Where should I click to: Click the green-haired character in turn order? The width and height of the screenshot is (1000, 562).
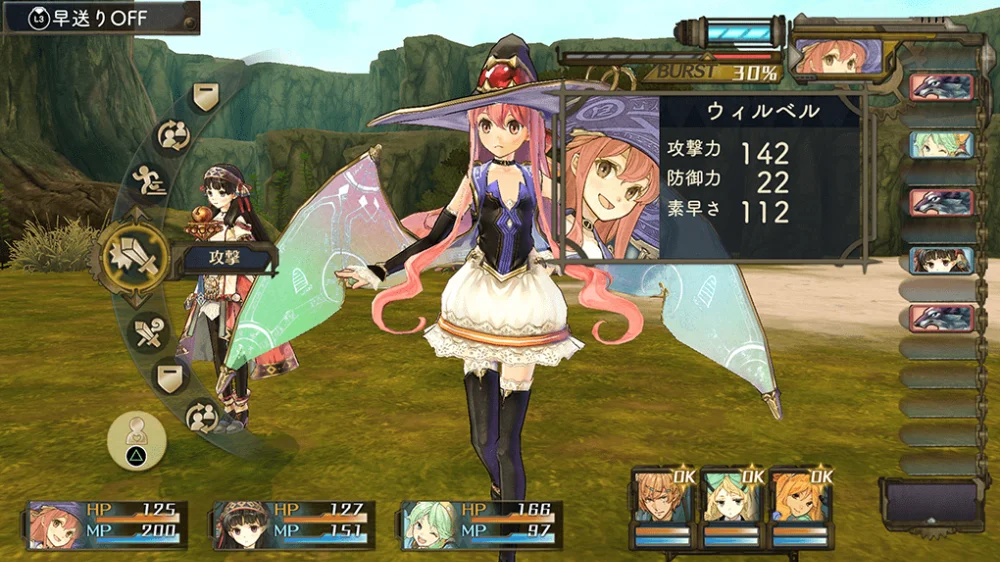point(941,144)
